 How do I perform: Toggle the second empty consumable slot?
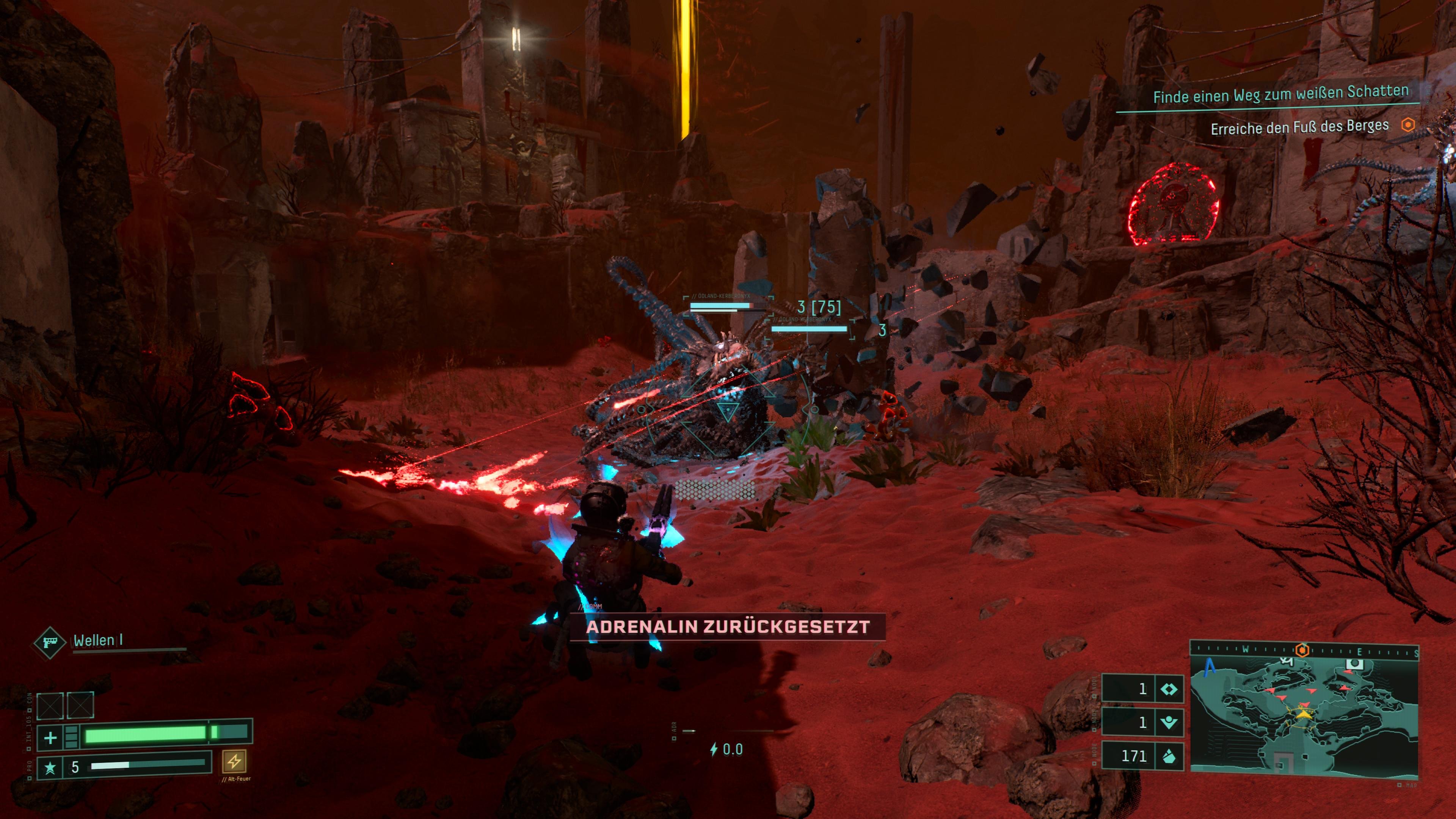[x=80, y=705]
